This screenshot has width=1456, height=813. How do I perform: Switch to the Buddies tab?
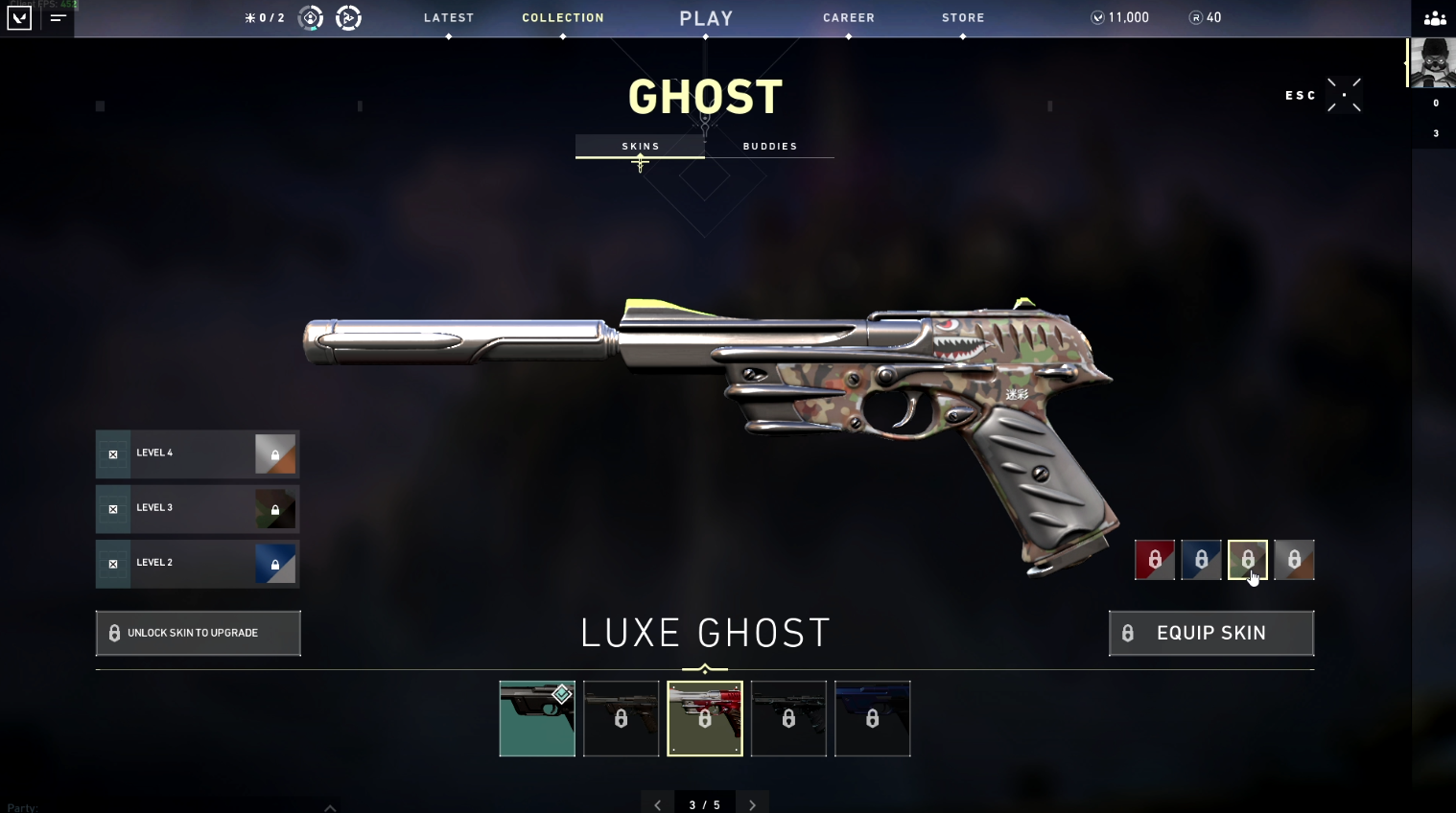coord(771,146)
